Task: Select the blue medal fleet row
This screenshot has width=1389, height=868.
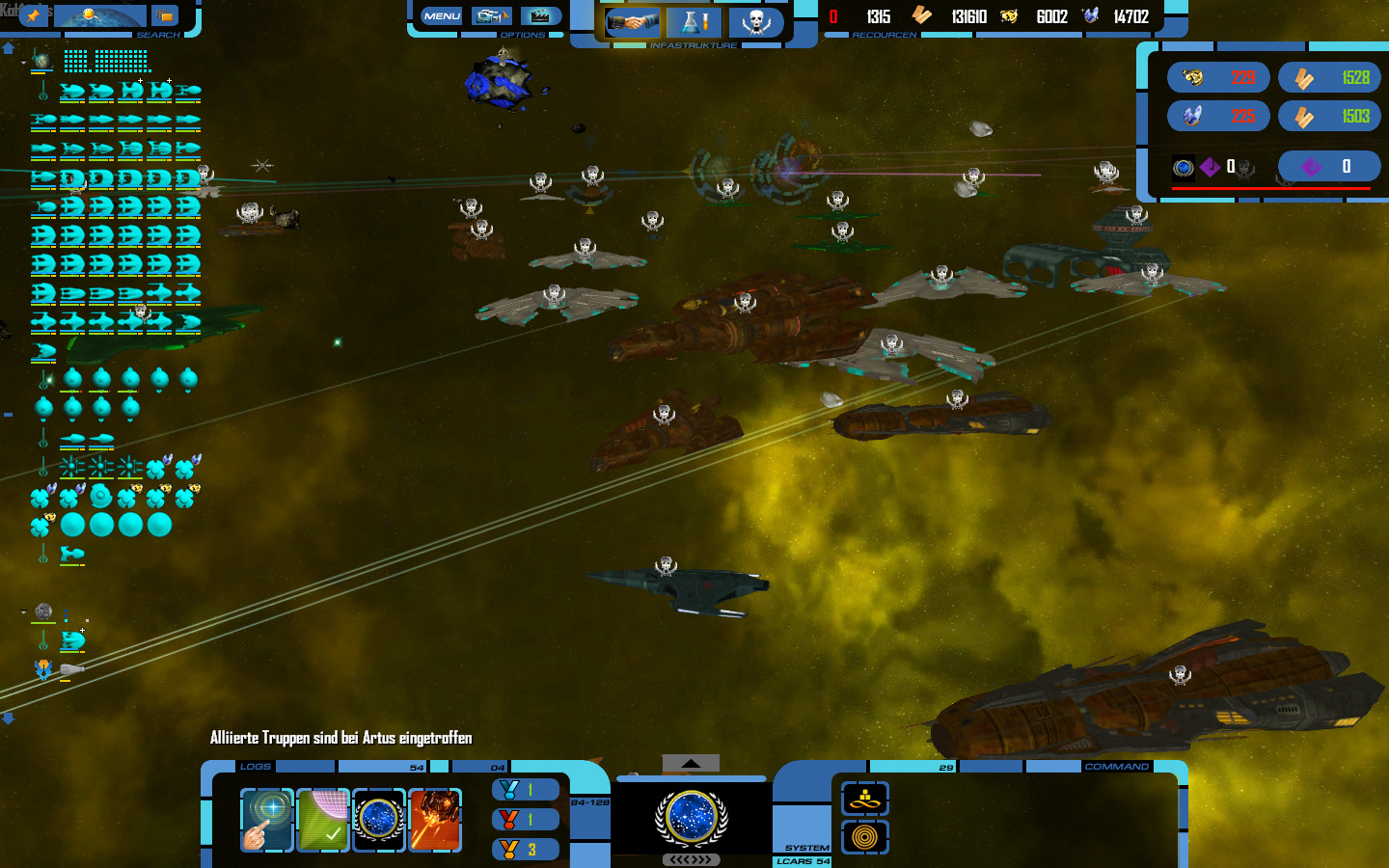Action: pyautogui.click(x=525, y=790)
